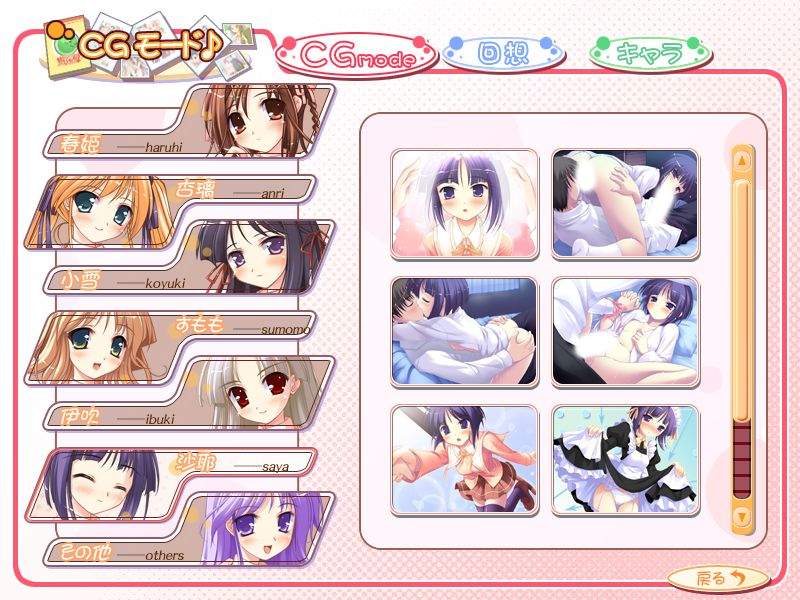The height and width of the screenshot is (600, 800).
Task: Select Haruhi's gallery entry
Action: tap(190, 122)
